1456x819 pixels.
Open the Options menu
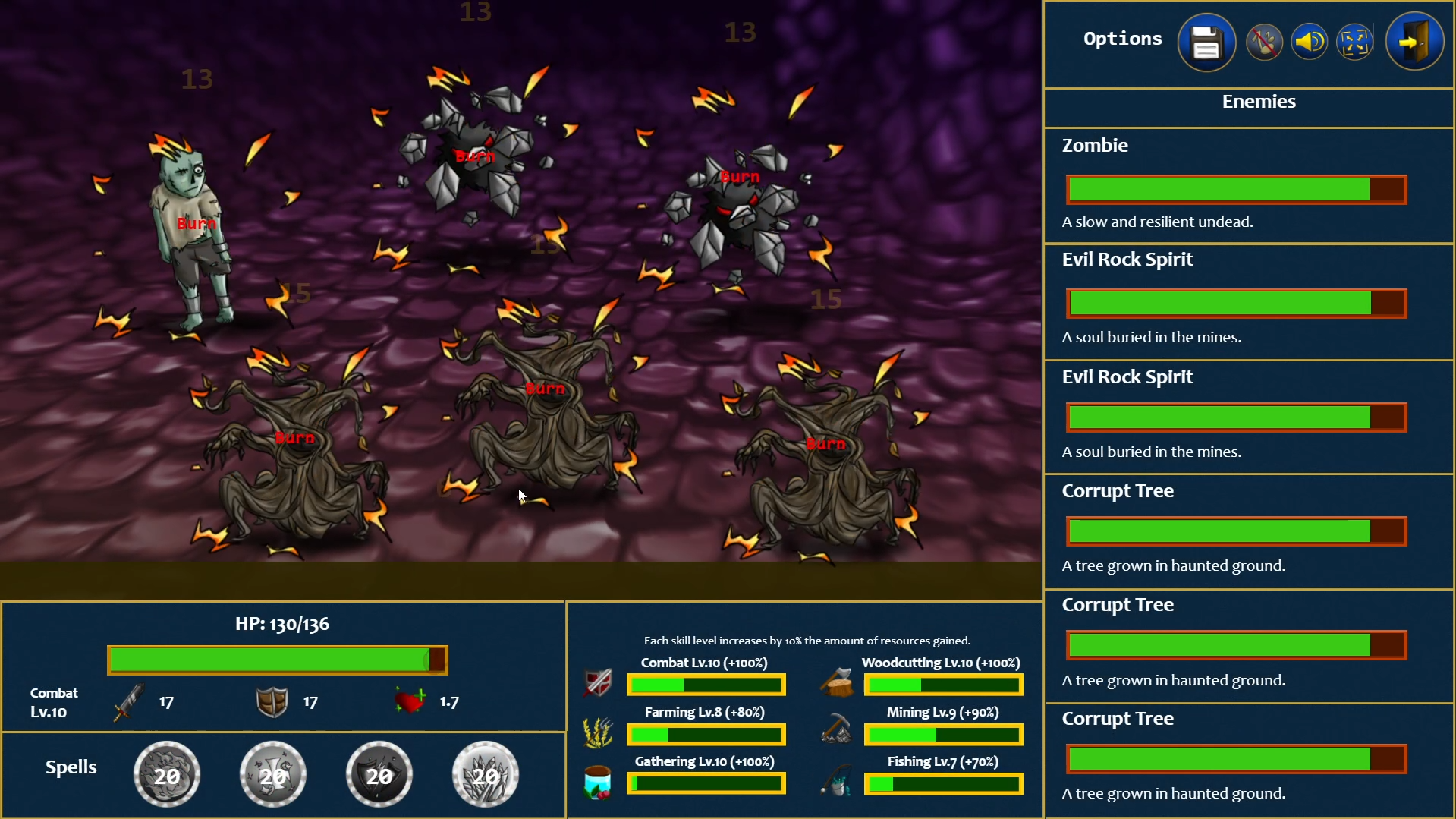point(1121,39)
